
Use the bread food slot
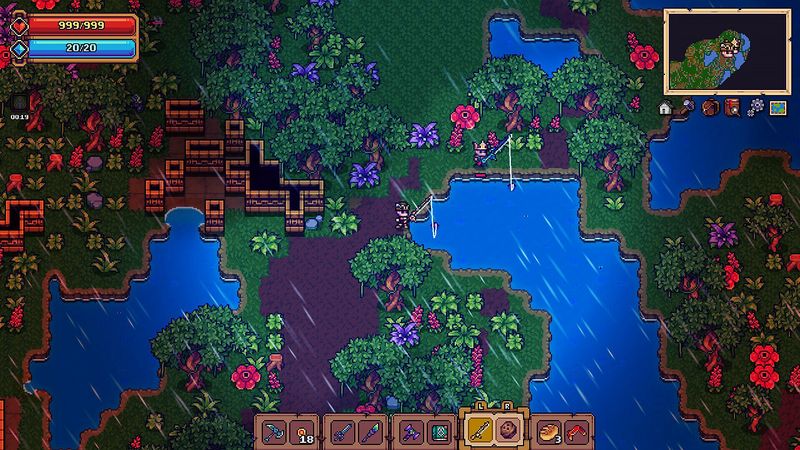coord(549,432)
